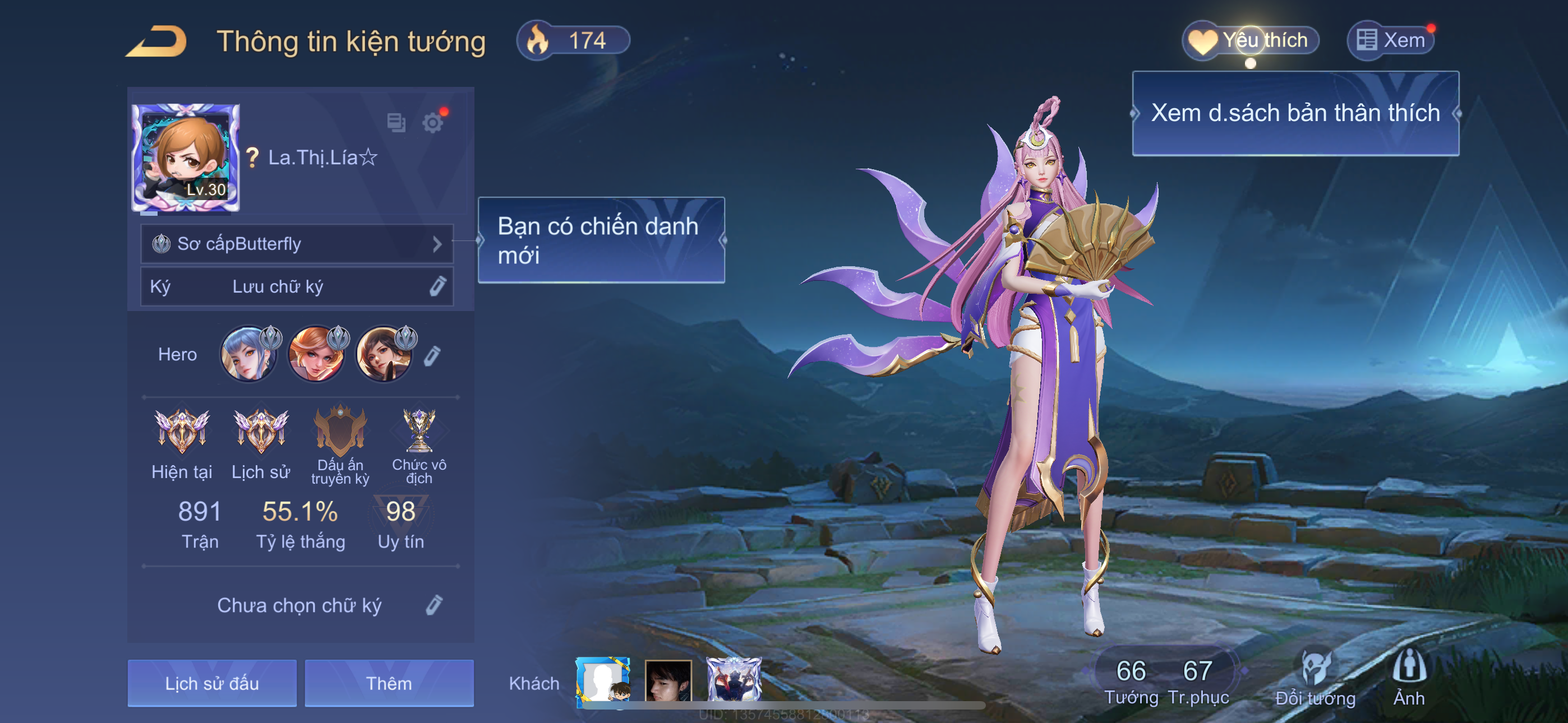Screen dimensions: 1568x723
Task: View the Lịch sử rank badge
Action: coord(261,432)
